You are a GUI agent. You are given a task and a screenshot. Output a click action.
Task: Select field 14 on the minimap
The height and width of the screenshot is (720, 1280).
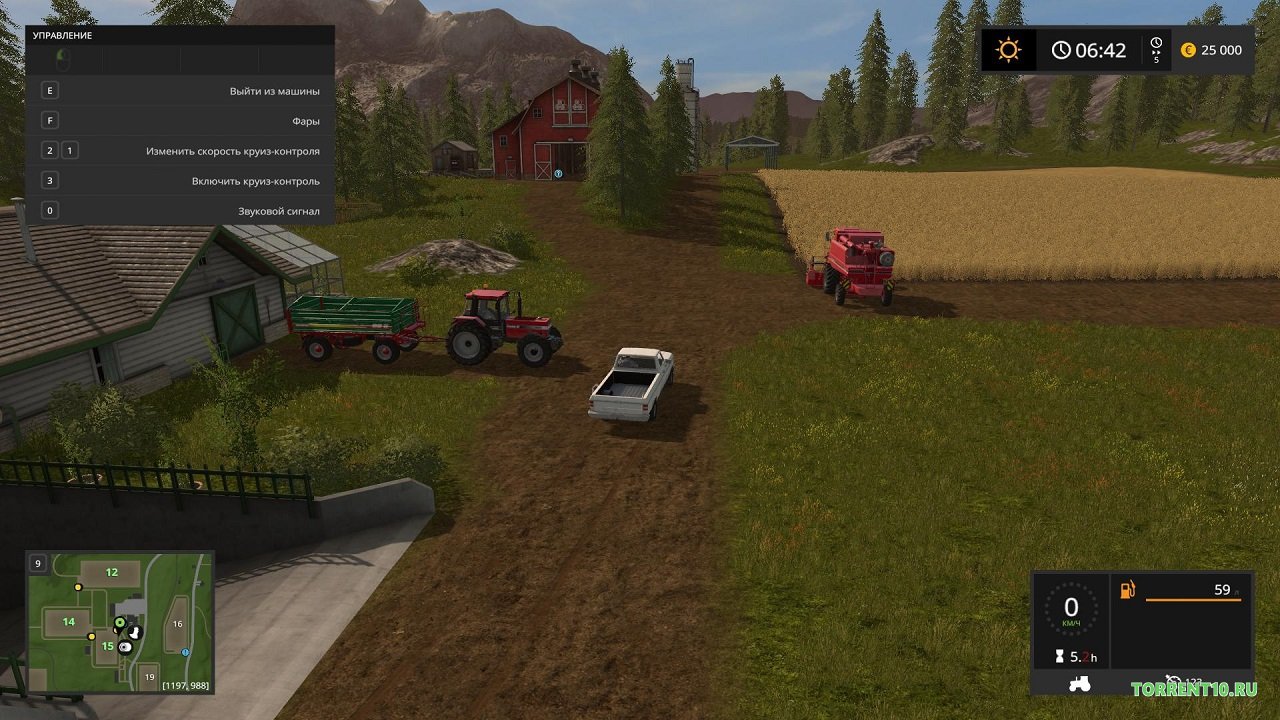(x=68, y=622)
